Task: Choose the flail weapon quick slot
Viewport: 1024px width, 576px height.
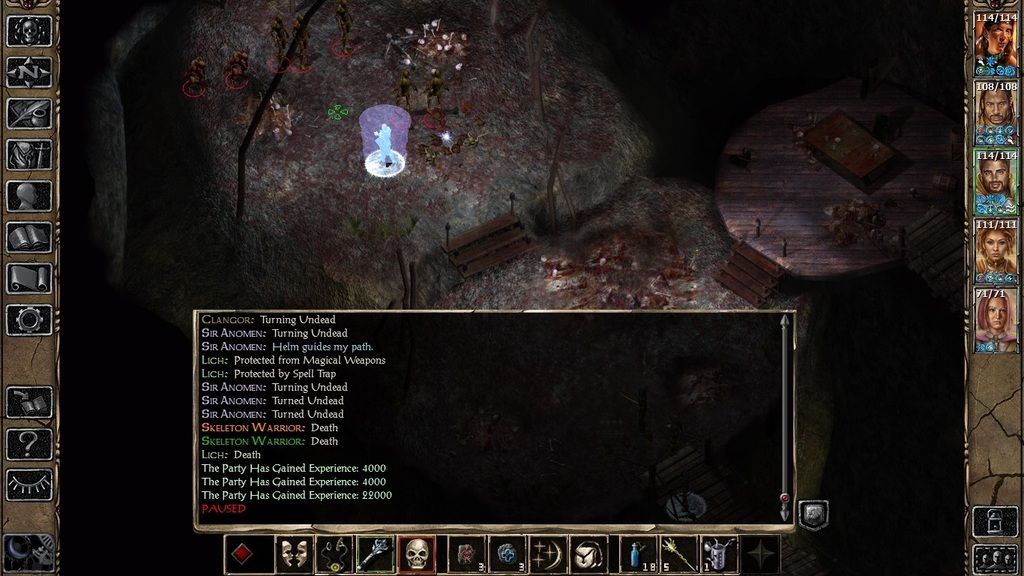Action: [x=375, y=554]
